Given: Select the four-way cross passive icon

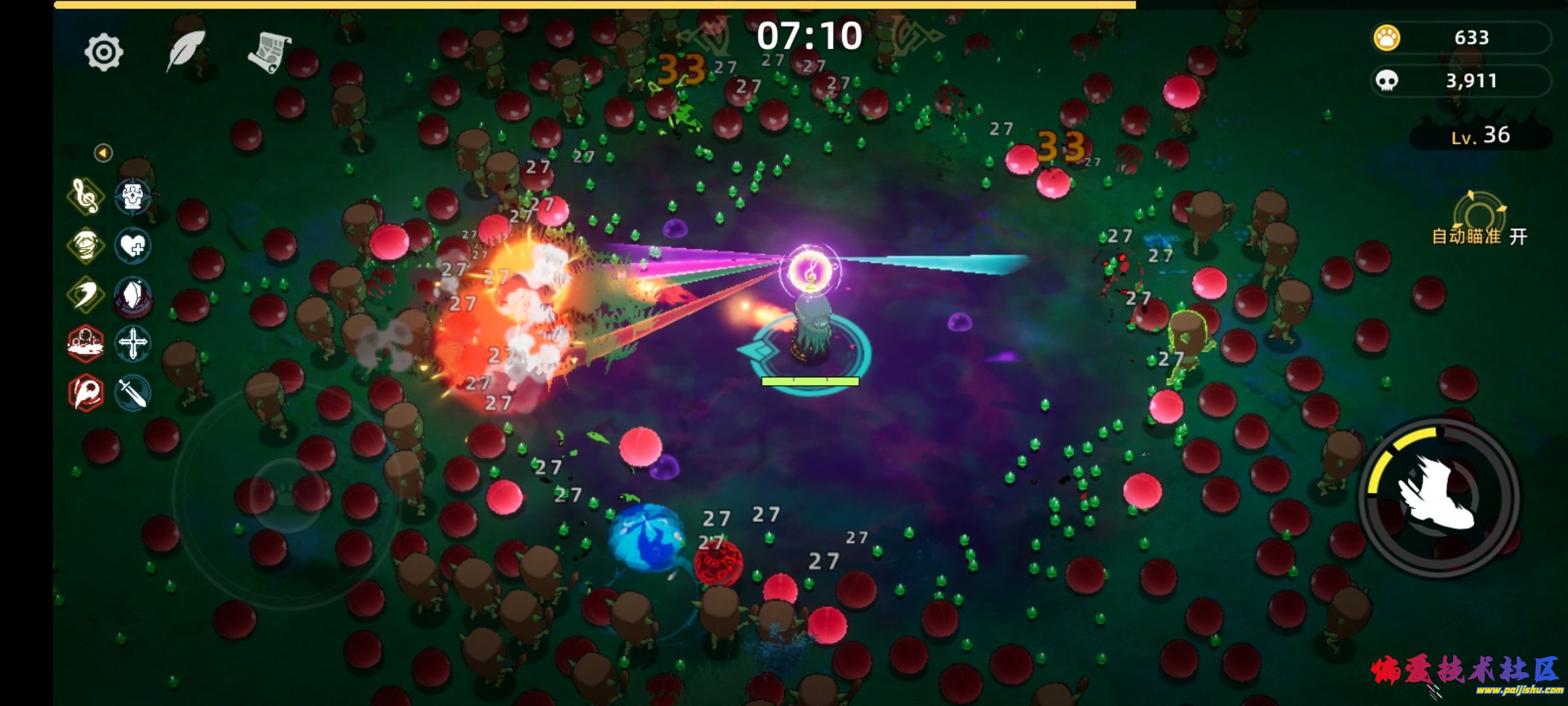Looking at the screenshot, I should (x=133, y=344).
